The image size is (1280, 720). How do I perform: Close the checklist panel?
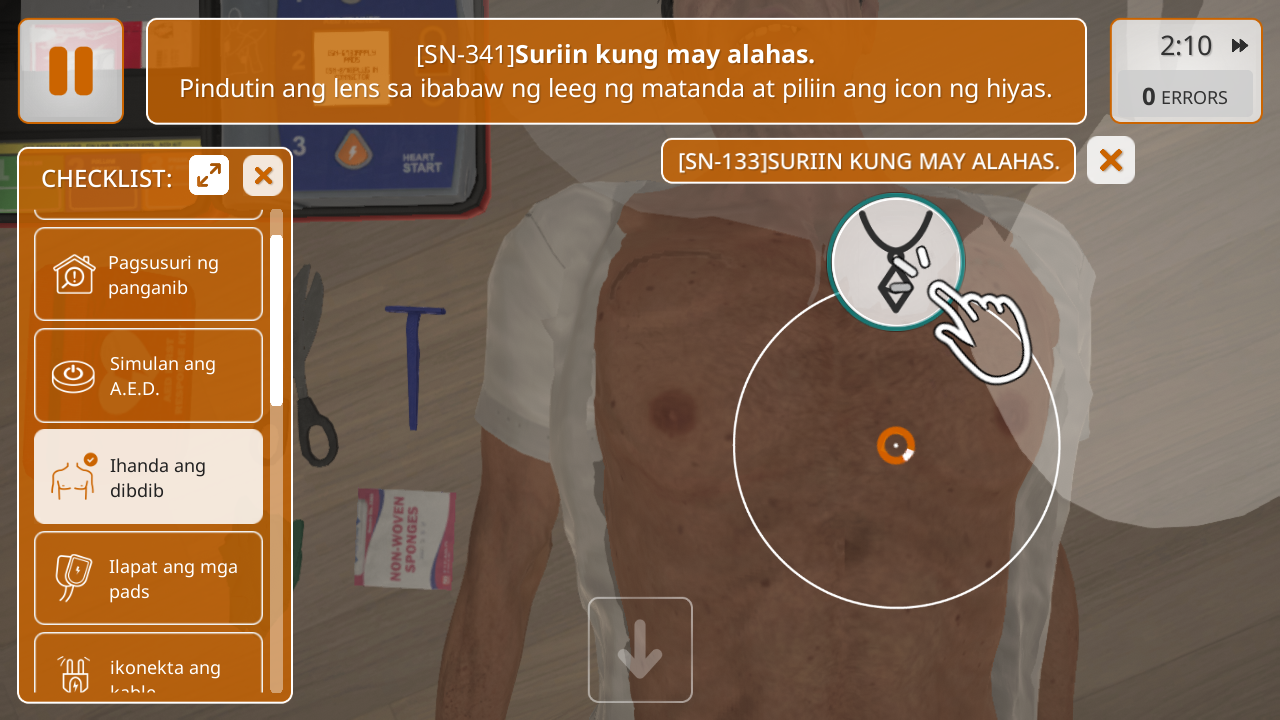click(263, 176)
